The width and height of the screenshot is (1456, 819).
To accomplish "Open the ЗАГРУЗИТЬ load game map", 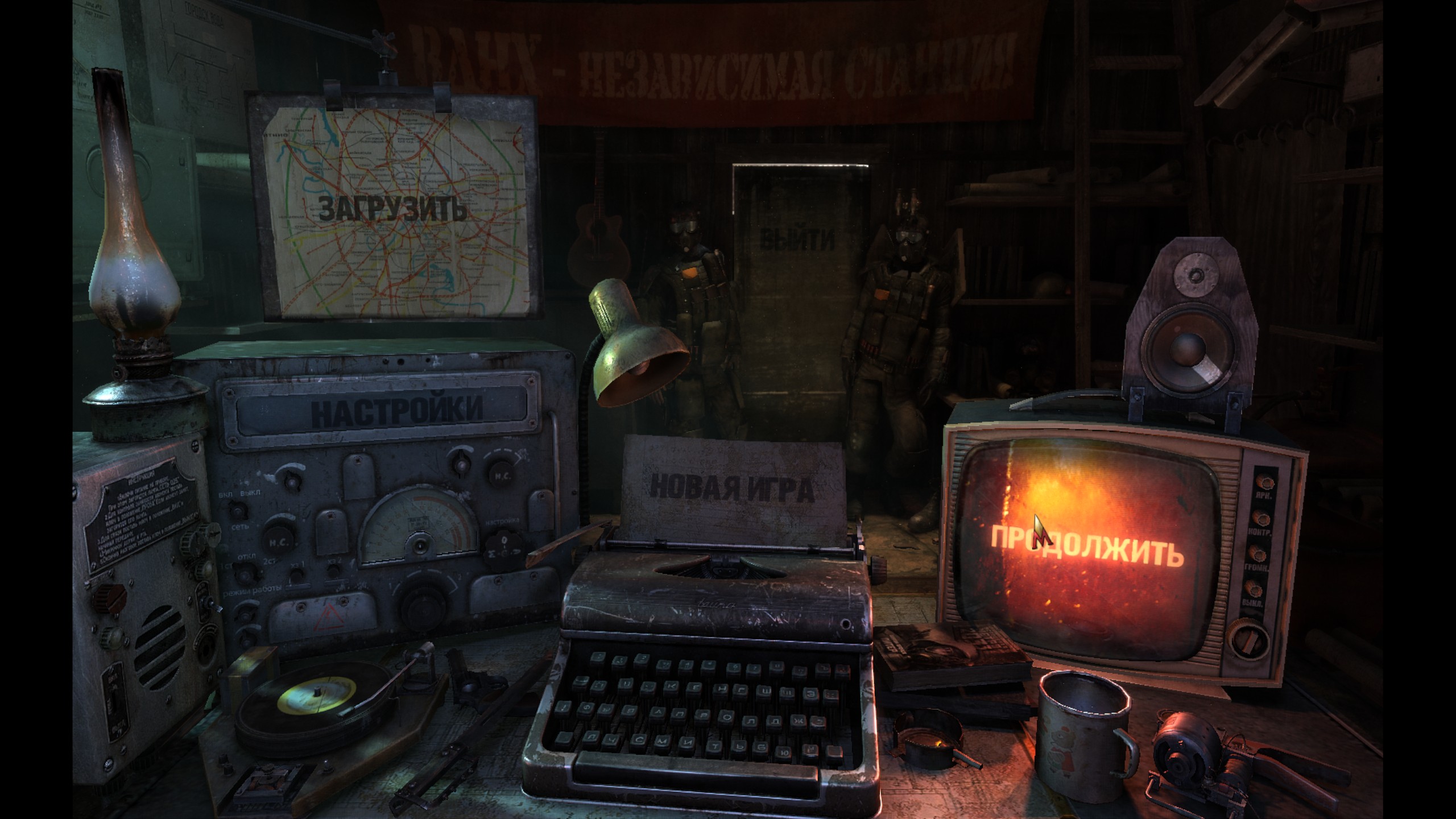I will 392,209.
